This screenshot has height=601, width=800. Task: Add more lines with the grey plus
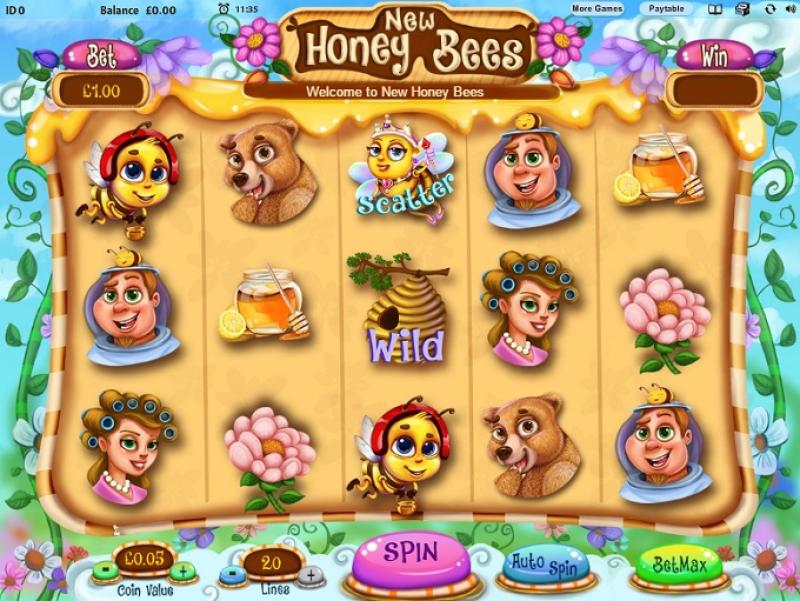[310, 575]
